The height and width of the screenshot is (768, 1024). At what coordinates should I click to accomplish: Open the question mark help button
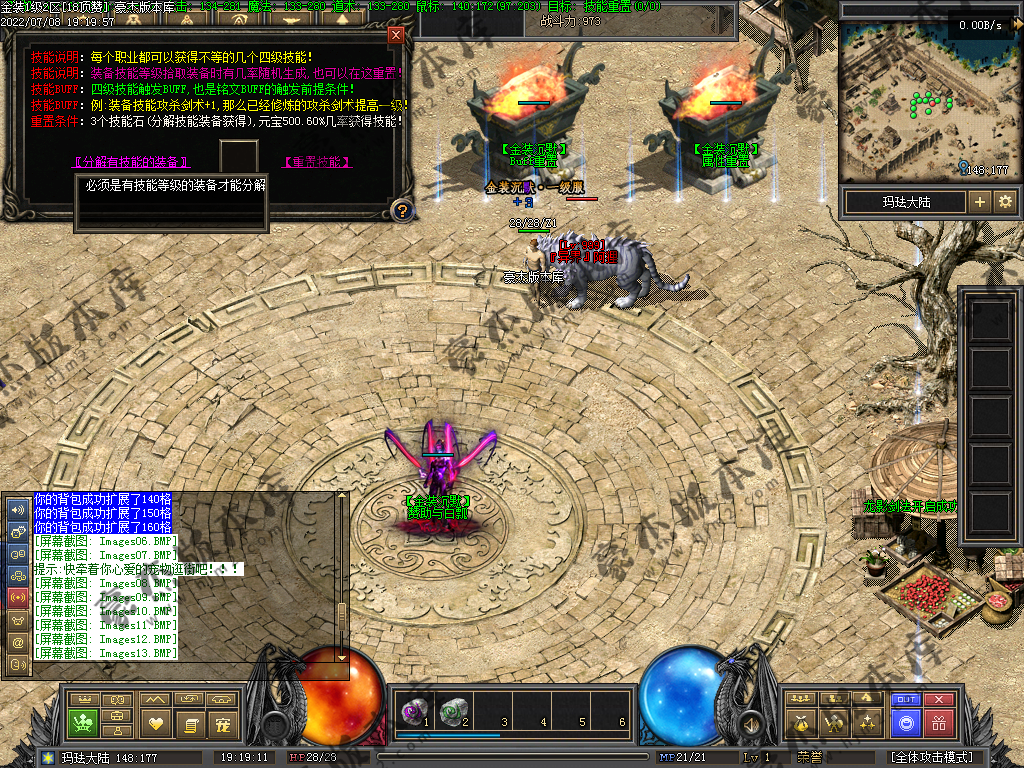tap(401, 210)
